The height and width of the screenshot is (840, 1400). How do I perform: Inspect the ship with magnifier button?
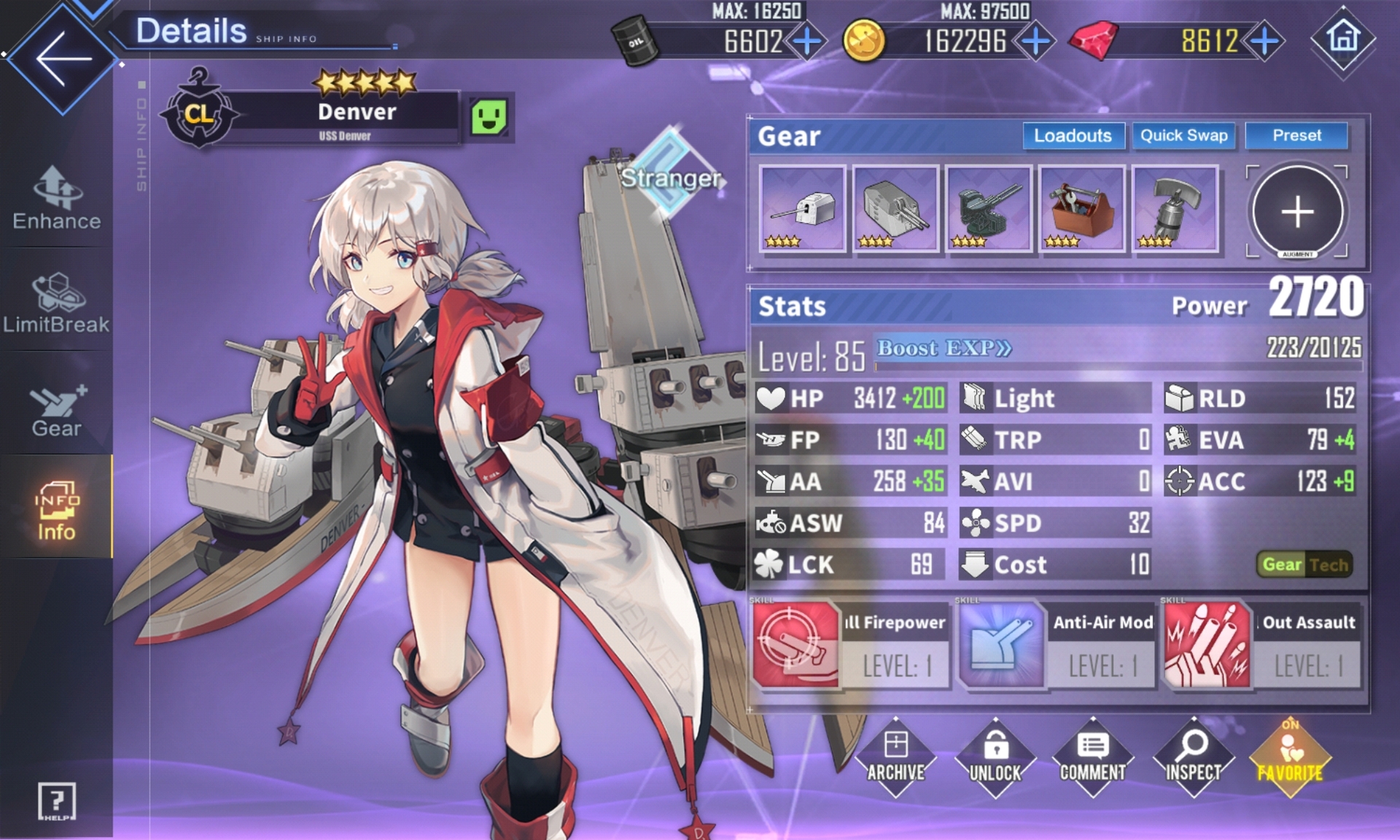(1193, 758)
